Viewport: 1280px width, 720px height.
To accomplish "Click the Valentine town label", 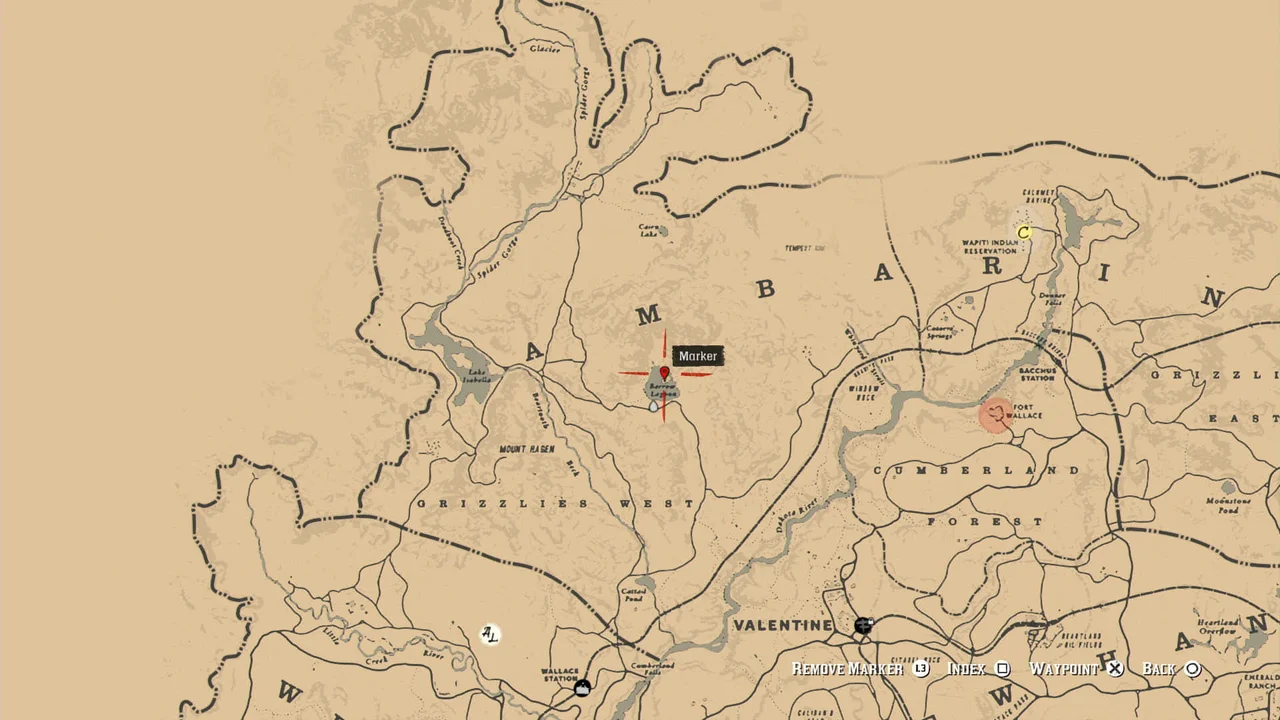I will (x=785, y=625).
